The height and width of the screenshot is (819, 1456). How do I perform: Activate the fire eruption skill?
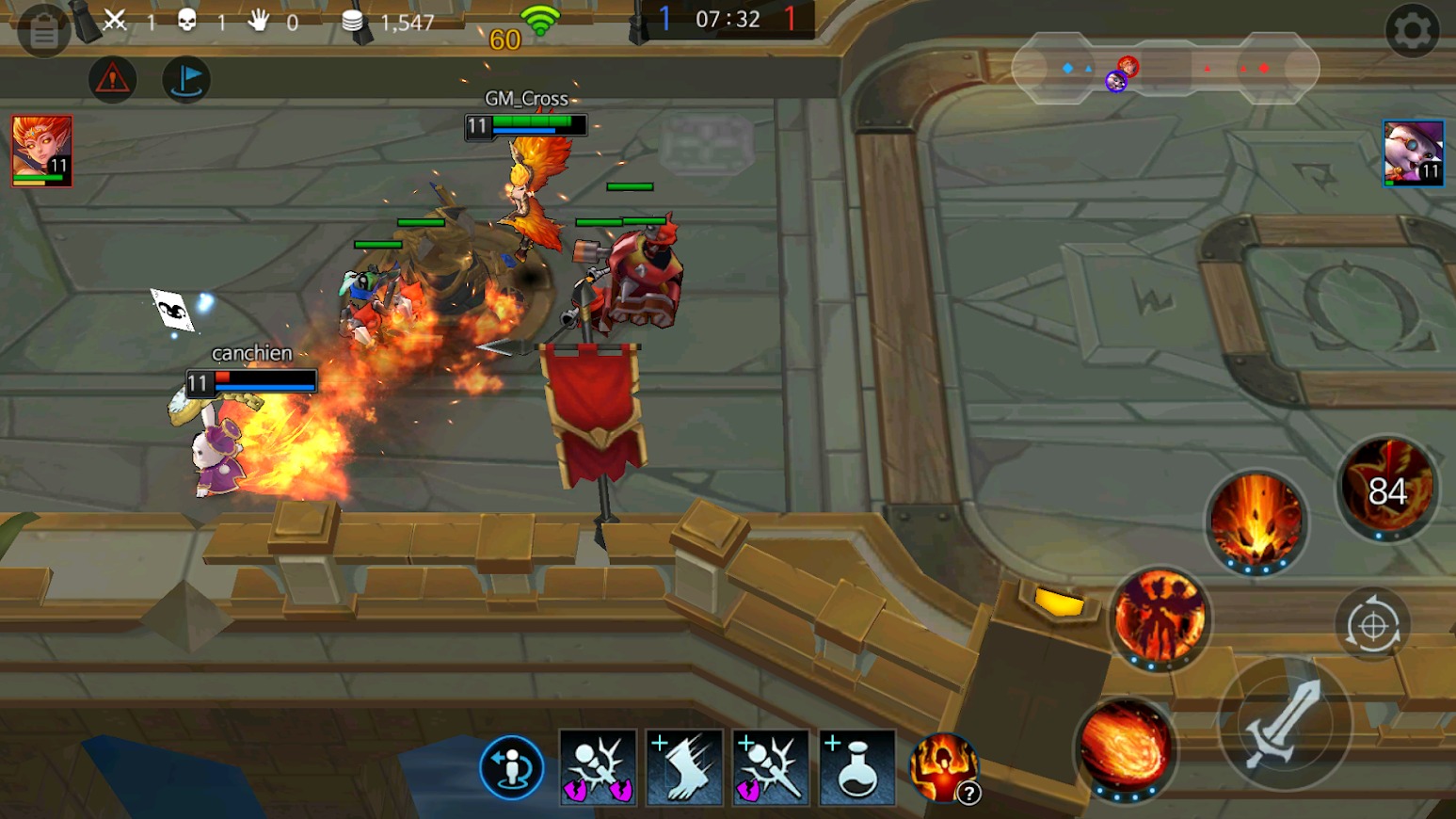click(1256, 521)
